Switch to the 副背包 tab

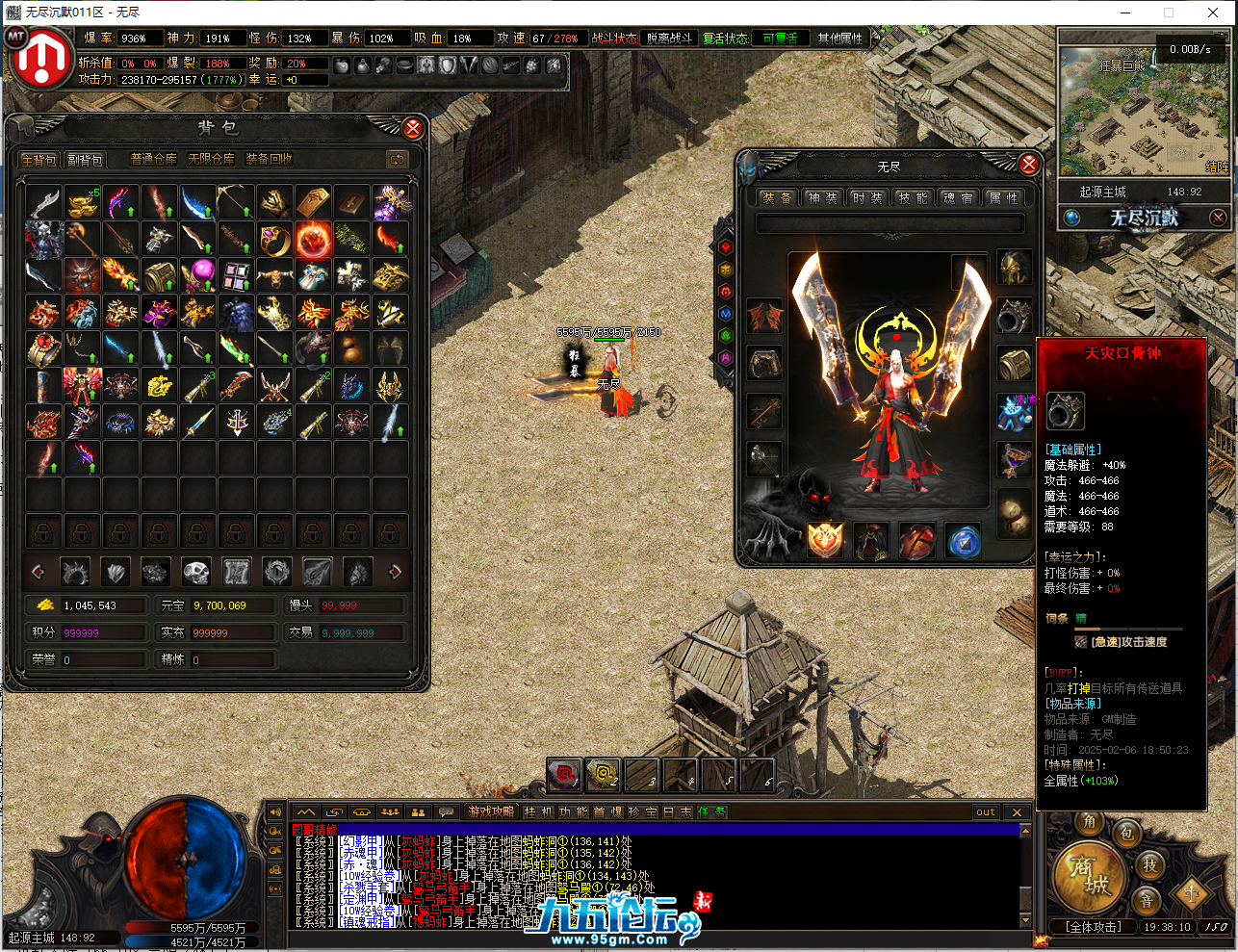click(85, 159)
